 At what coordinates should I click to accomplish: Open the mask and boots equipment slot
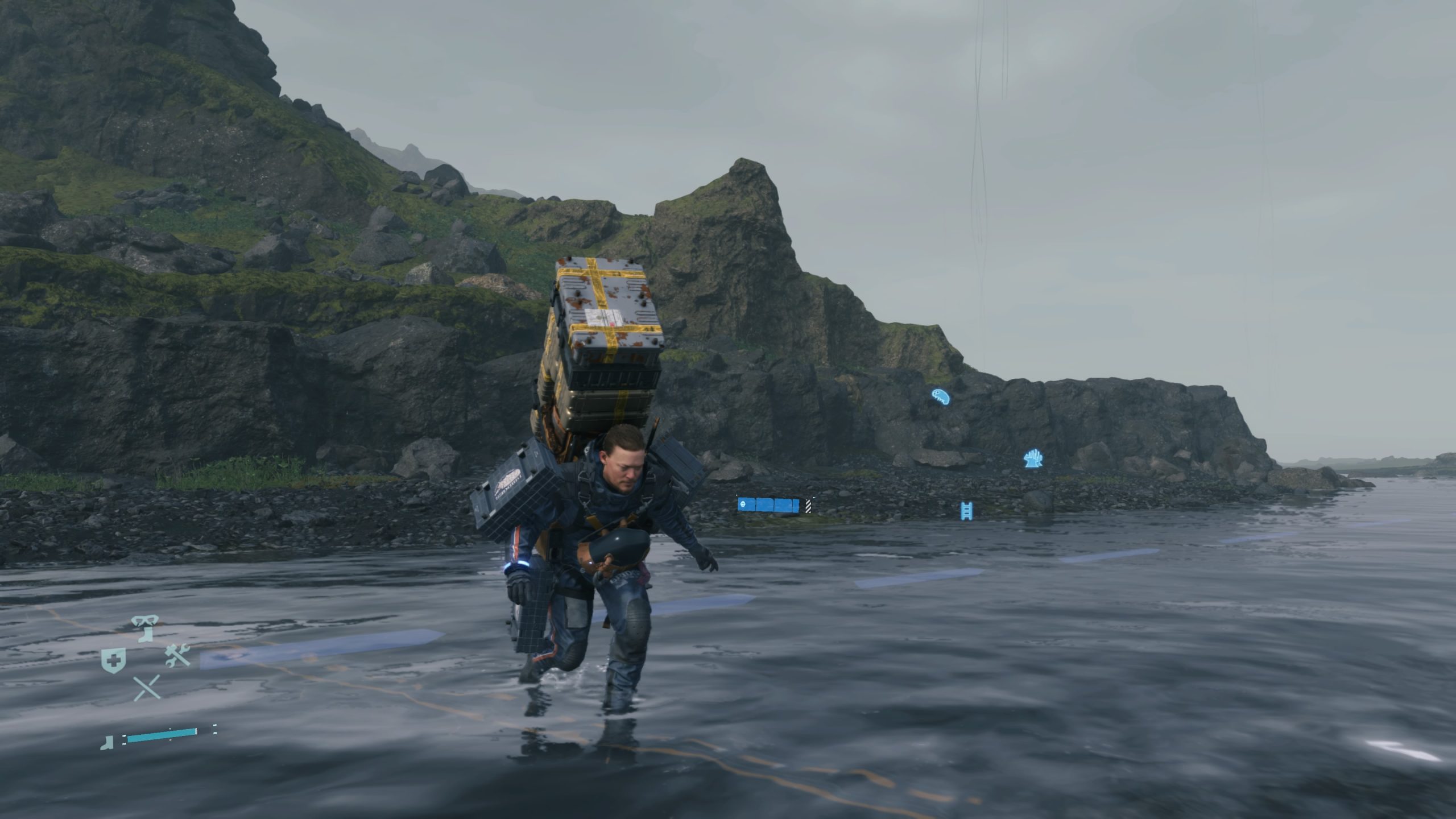143,629
